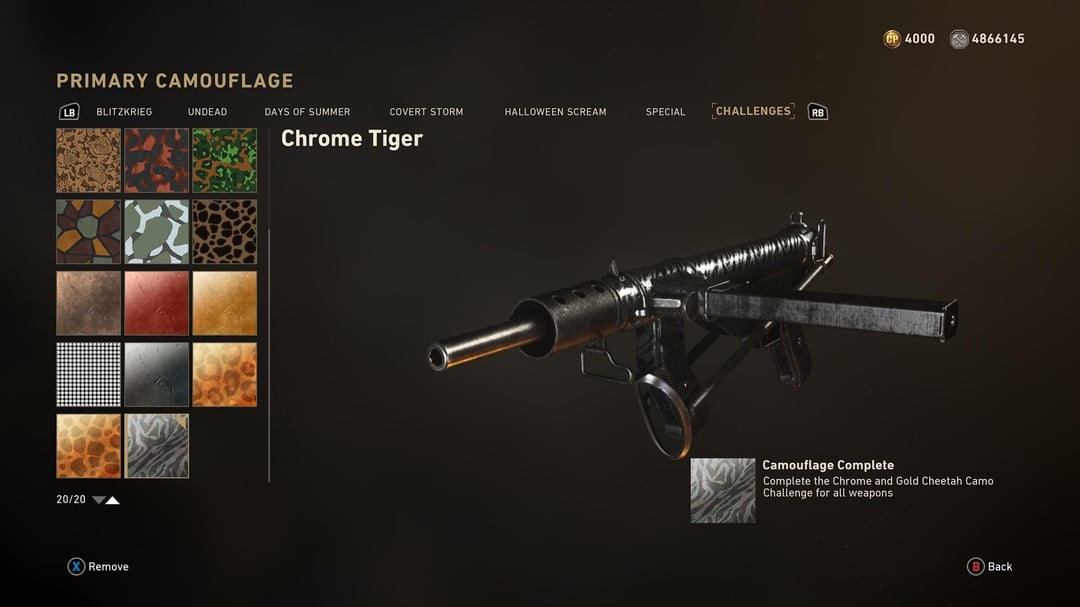
Task: Choose the black and white checkered camo
Action: click(x=88, y=374)
